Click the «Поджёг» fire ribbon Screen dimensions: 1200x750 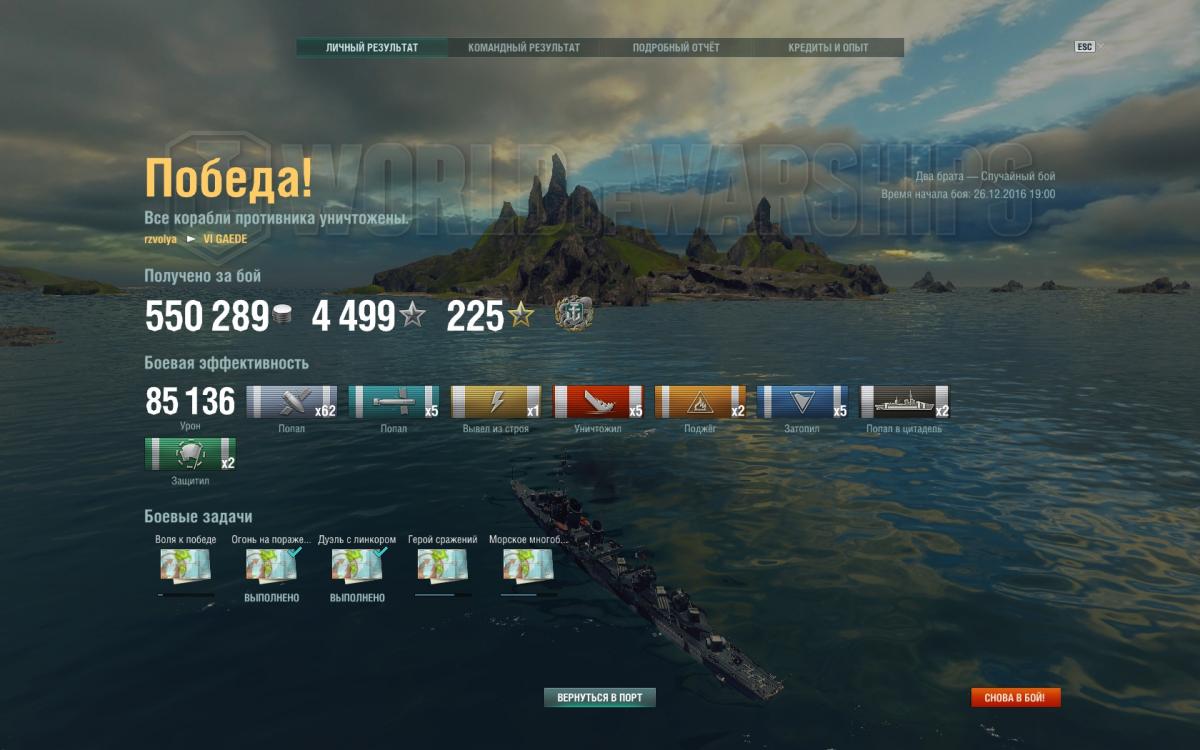point(700,402)
